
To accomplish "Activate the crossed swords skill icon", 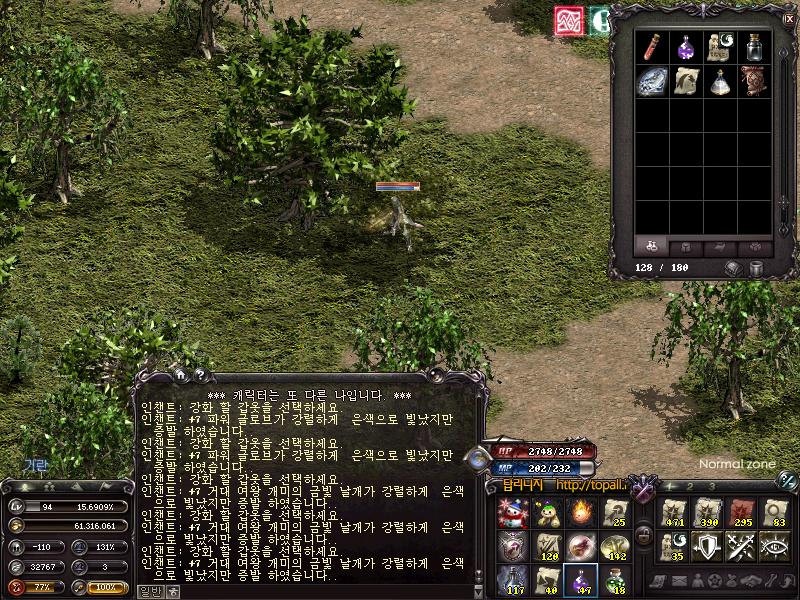I will 741,547.
